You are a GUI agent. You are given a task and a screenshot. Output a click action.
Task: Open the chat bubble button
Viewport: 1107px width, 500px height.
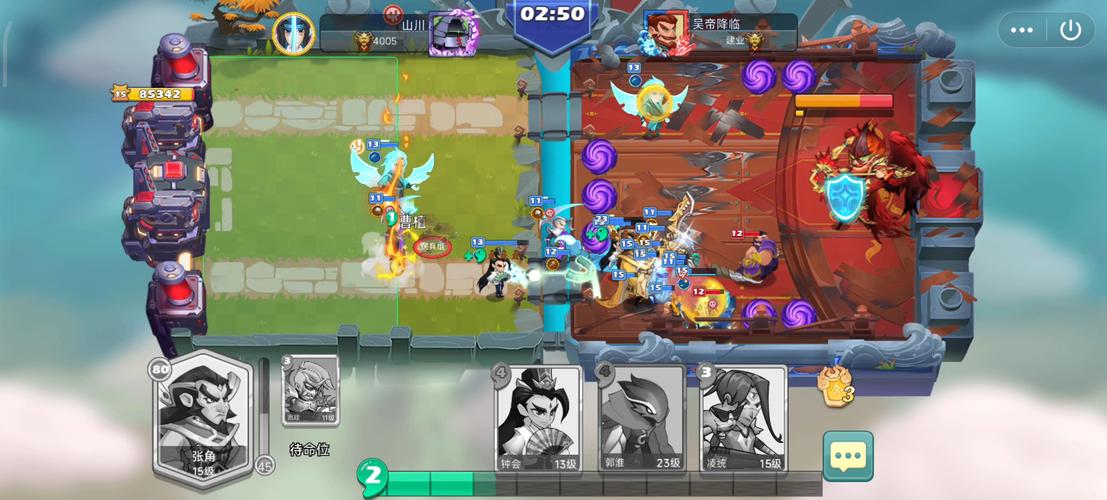point(848,456)
